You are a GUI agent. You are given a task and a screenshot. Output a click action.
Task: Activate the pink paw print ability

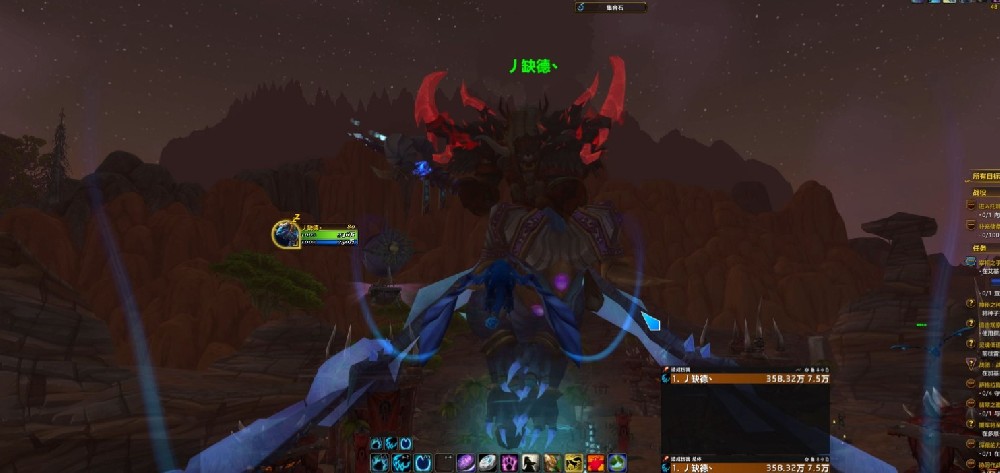(x=508, y=462)
